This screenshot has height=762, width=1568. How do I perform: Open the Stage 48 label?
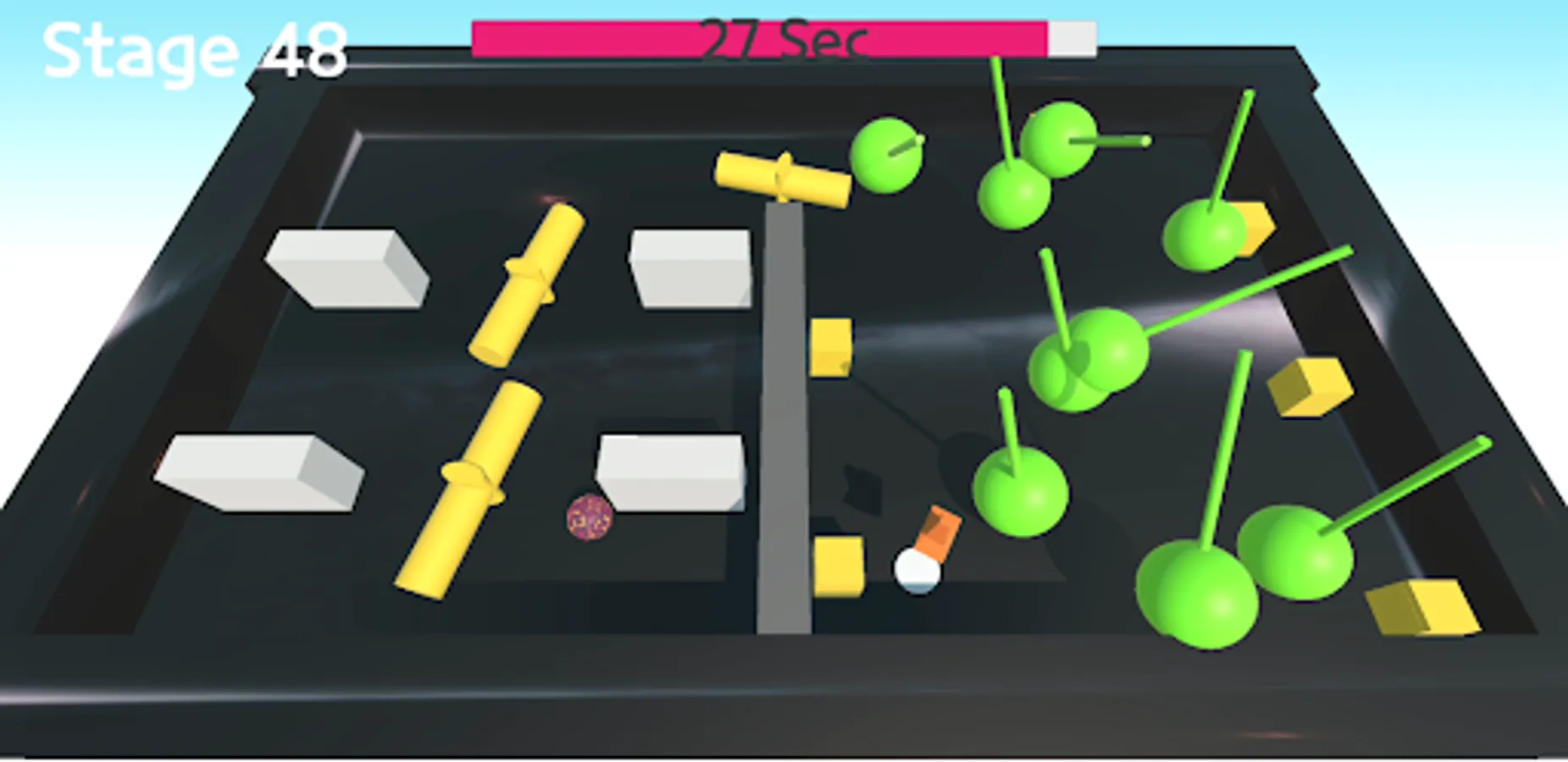195,51
